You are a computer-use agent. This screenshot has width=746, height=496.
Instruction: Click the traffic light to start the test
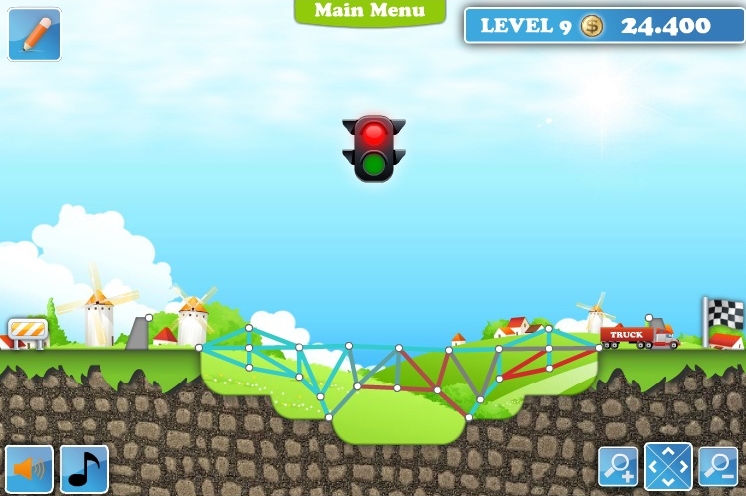tap(373, 148)
